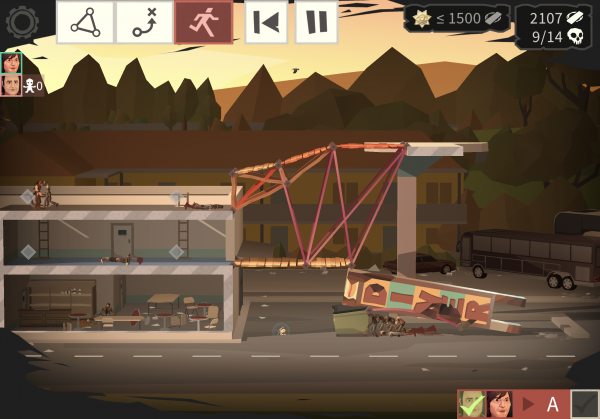Switch to bridge building mode

tap(84, 22)
